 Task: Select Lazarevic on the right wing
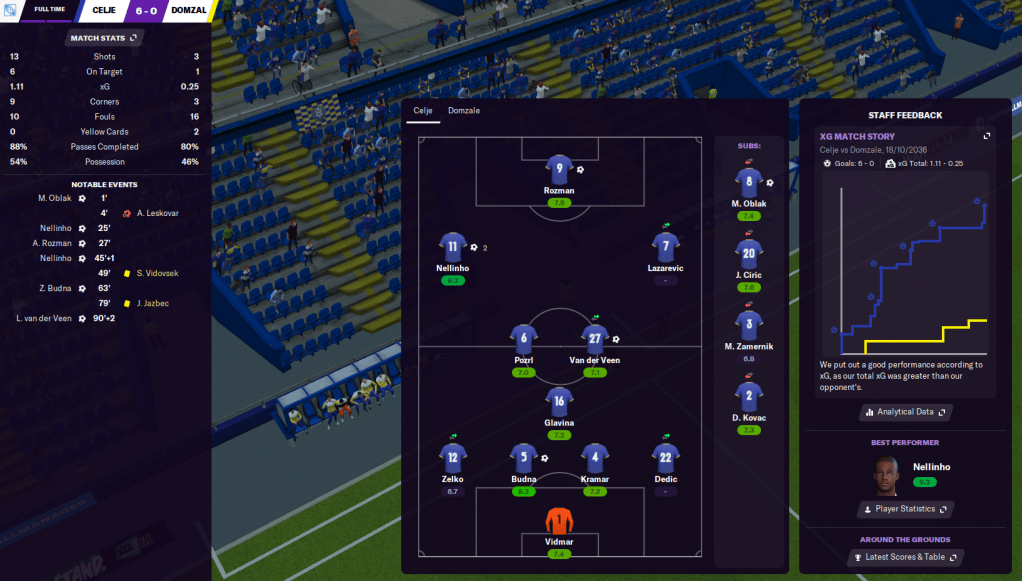(x=665, y=246)
